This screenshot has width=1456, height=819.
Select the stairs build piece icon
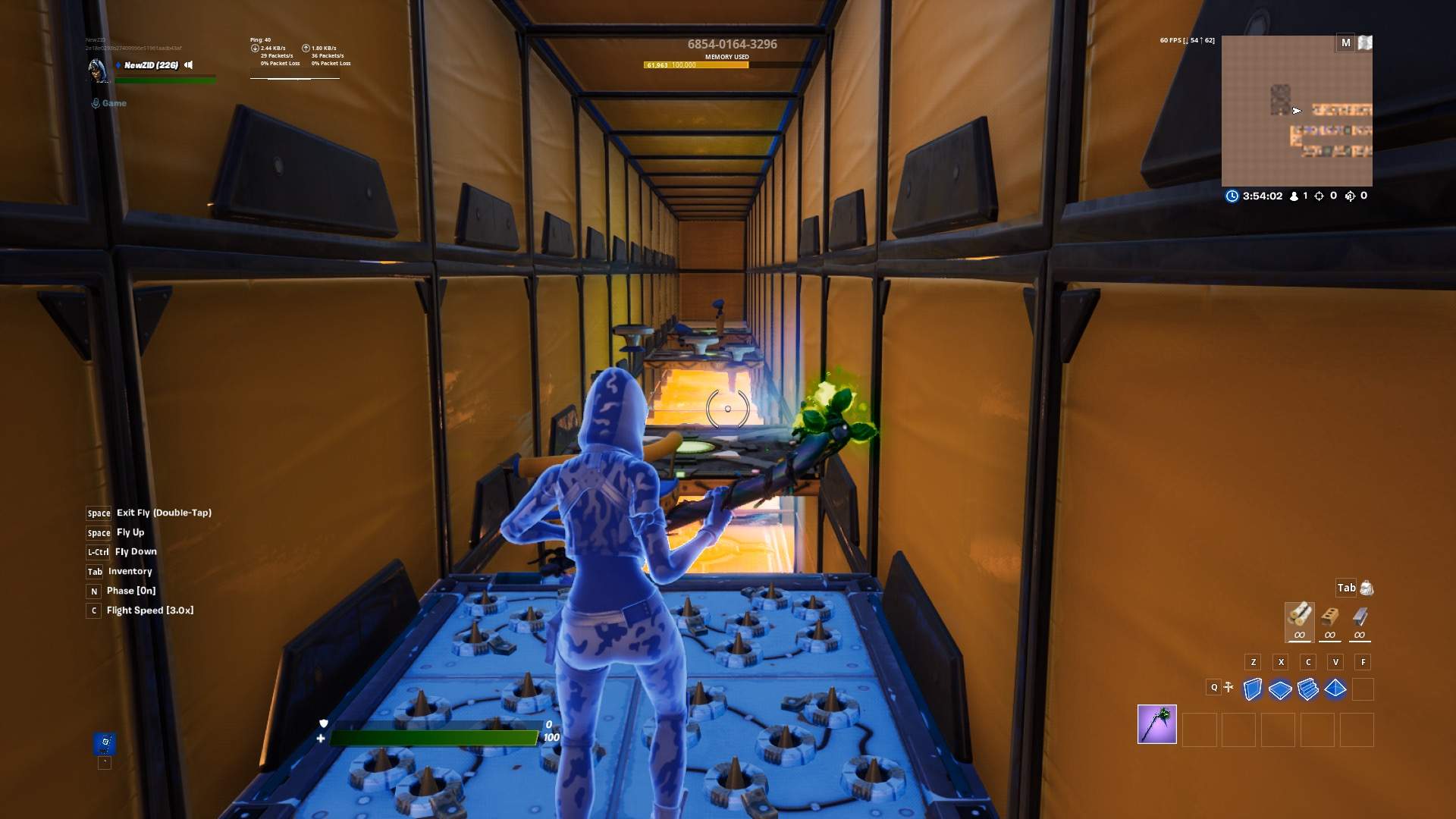pos(1307,687)
